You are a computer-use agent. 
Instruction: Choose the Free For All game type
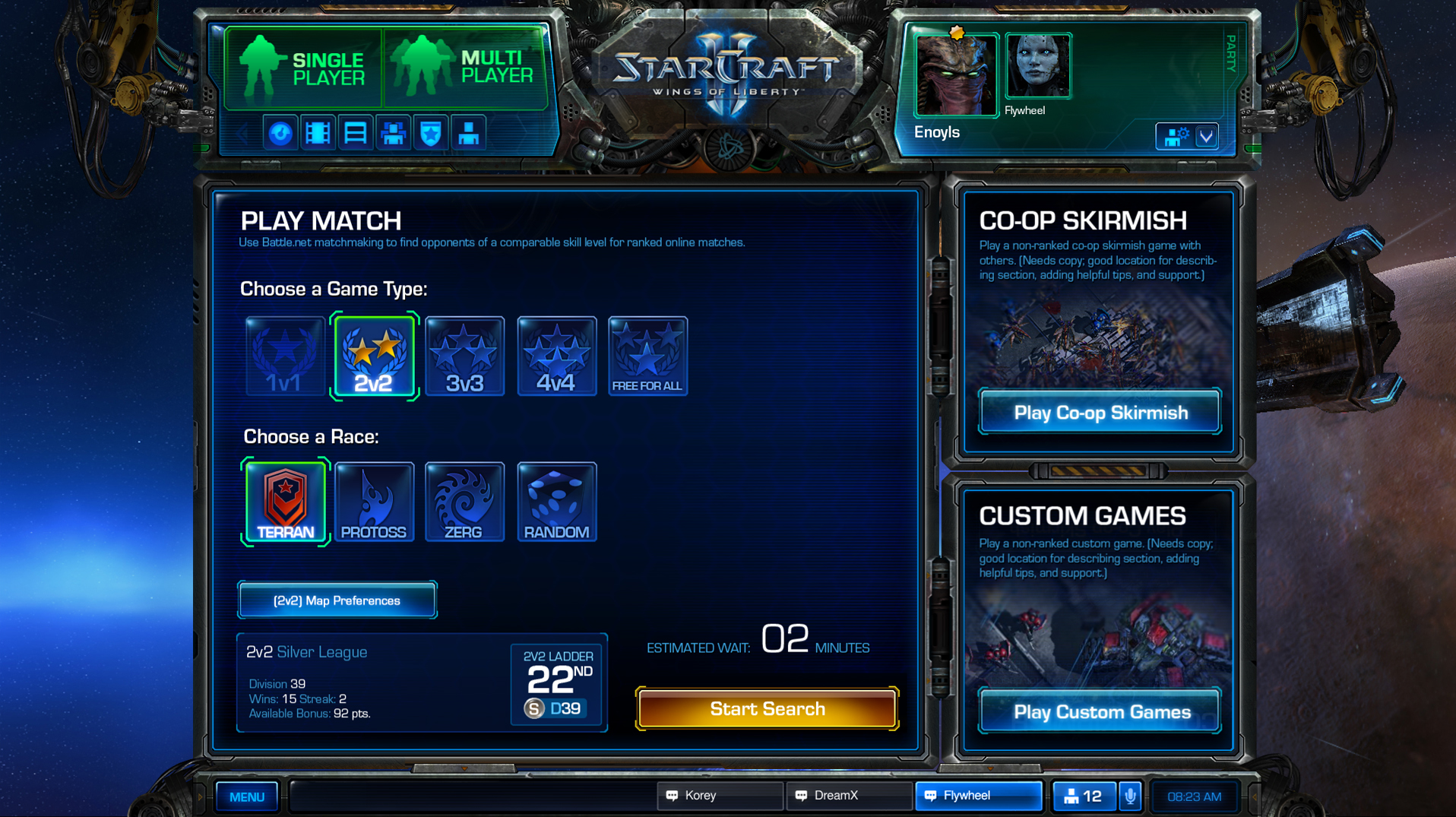[x=647, y=356]
